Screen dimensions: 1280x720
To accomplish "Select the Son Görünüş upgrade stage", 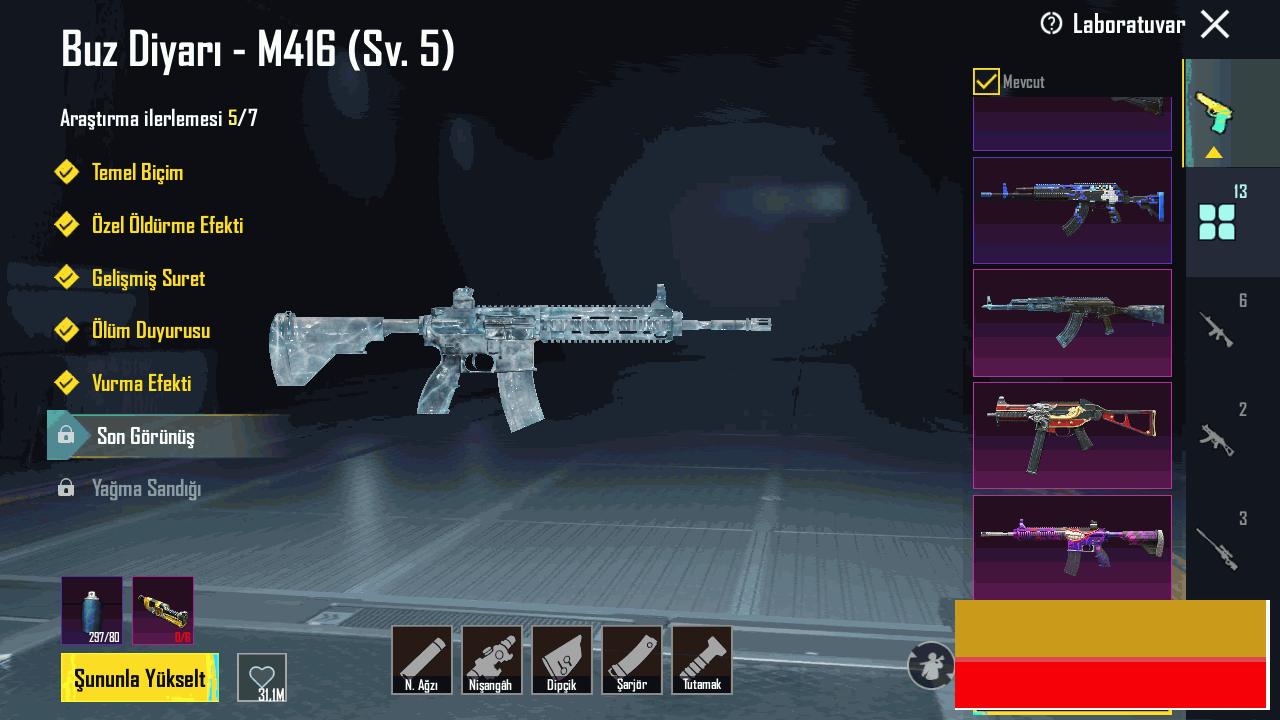I will tap(146, 436).
